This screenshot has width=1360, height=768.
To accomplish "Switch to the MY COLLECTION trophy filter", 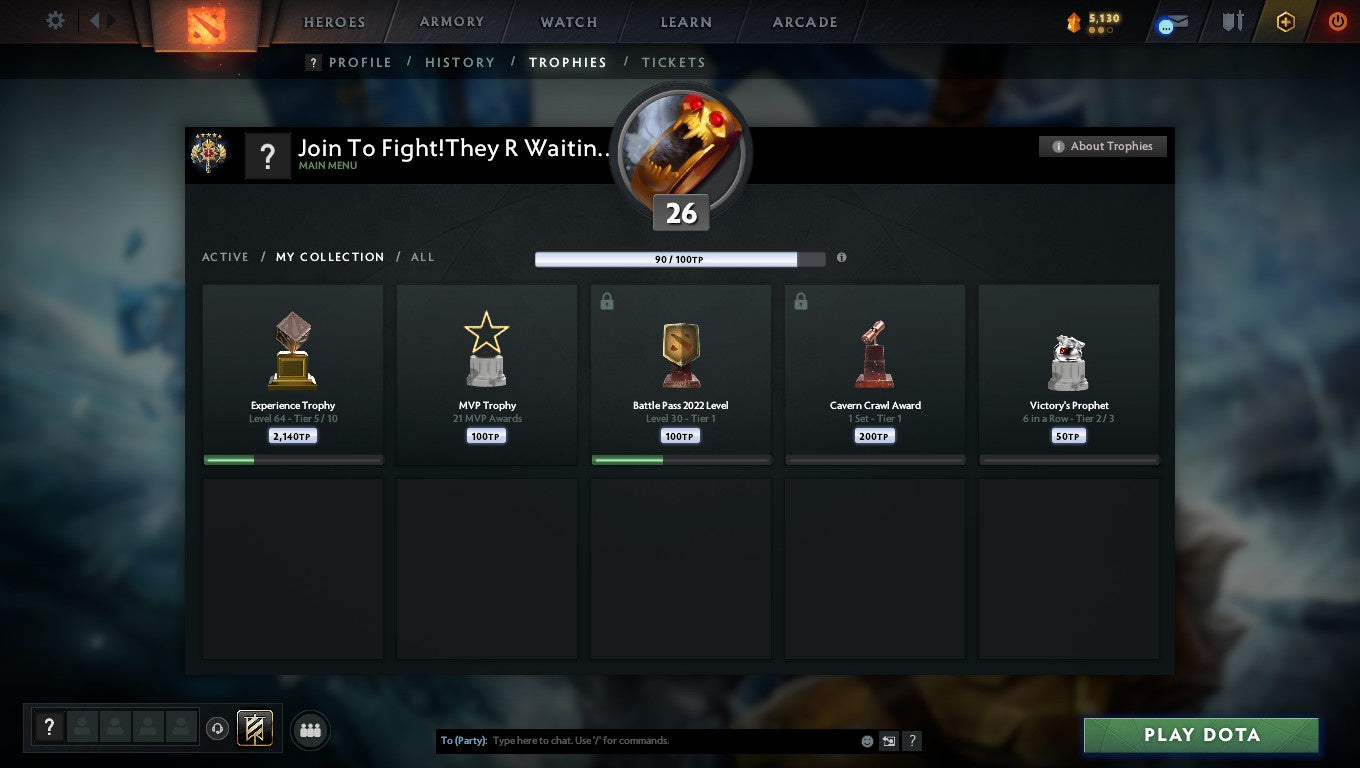I will point(330,257).
